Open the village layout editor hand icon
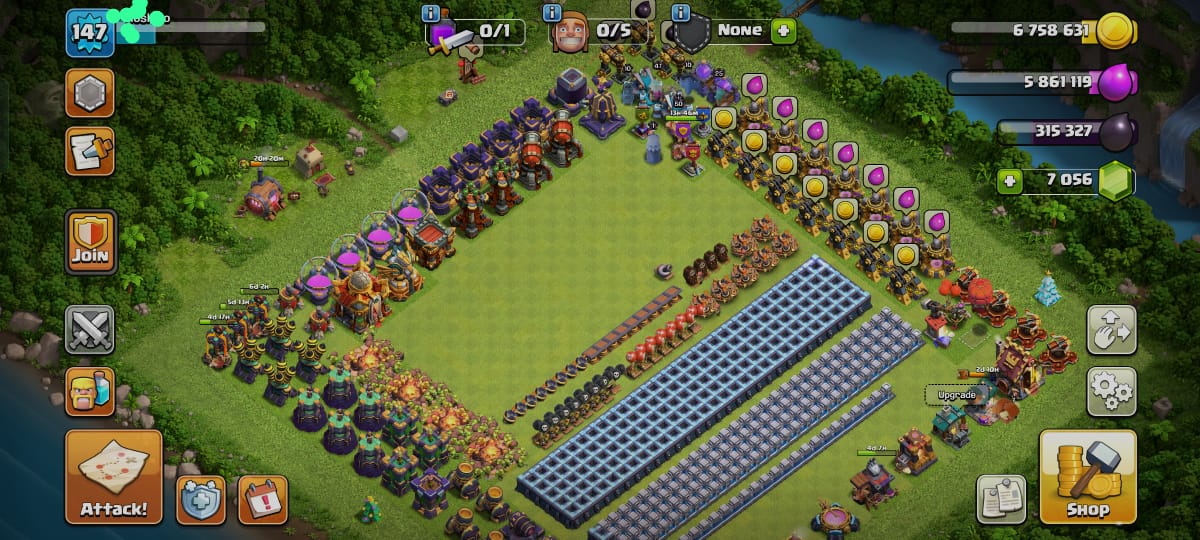Viewport: 1200px width, 540px height. [x=1111, y=331]
